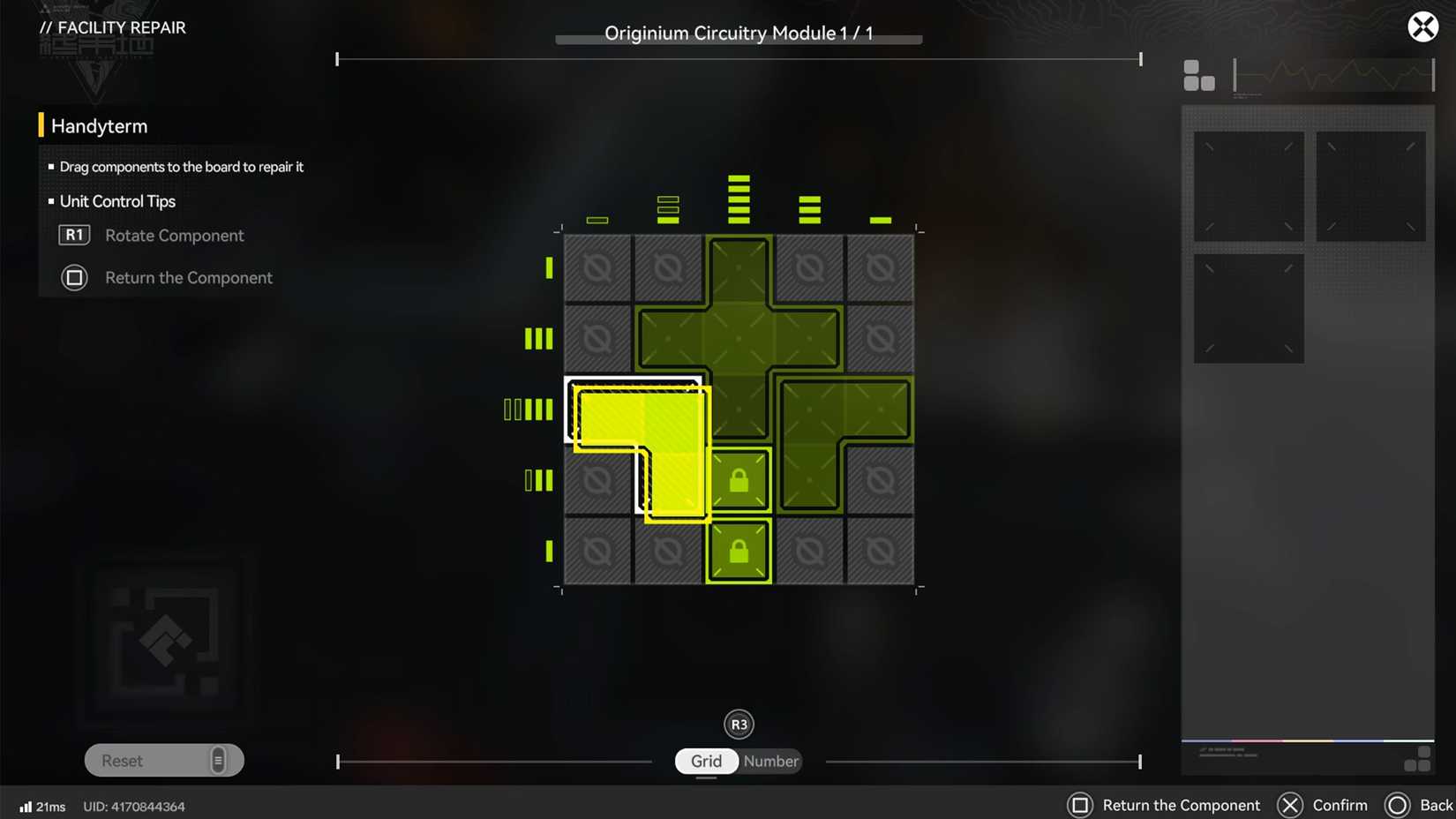This screenshot has width=1456, height=819.
Task: Flip the small switch on the Reset button
Action: (218, 760)
